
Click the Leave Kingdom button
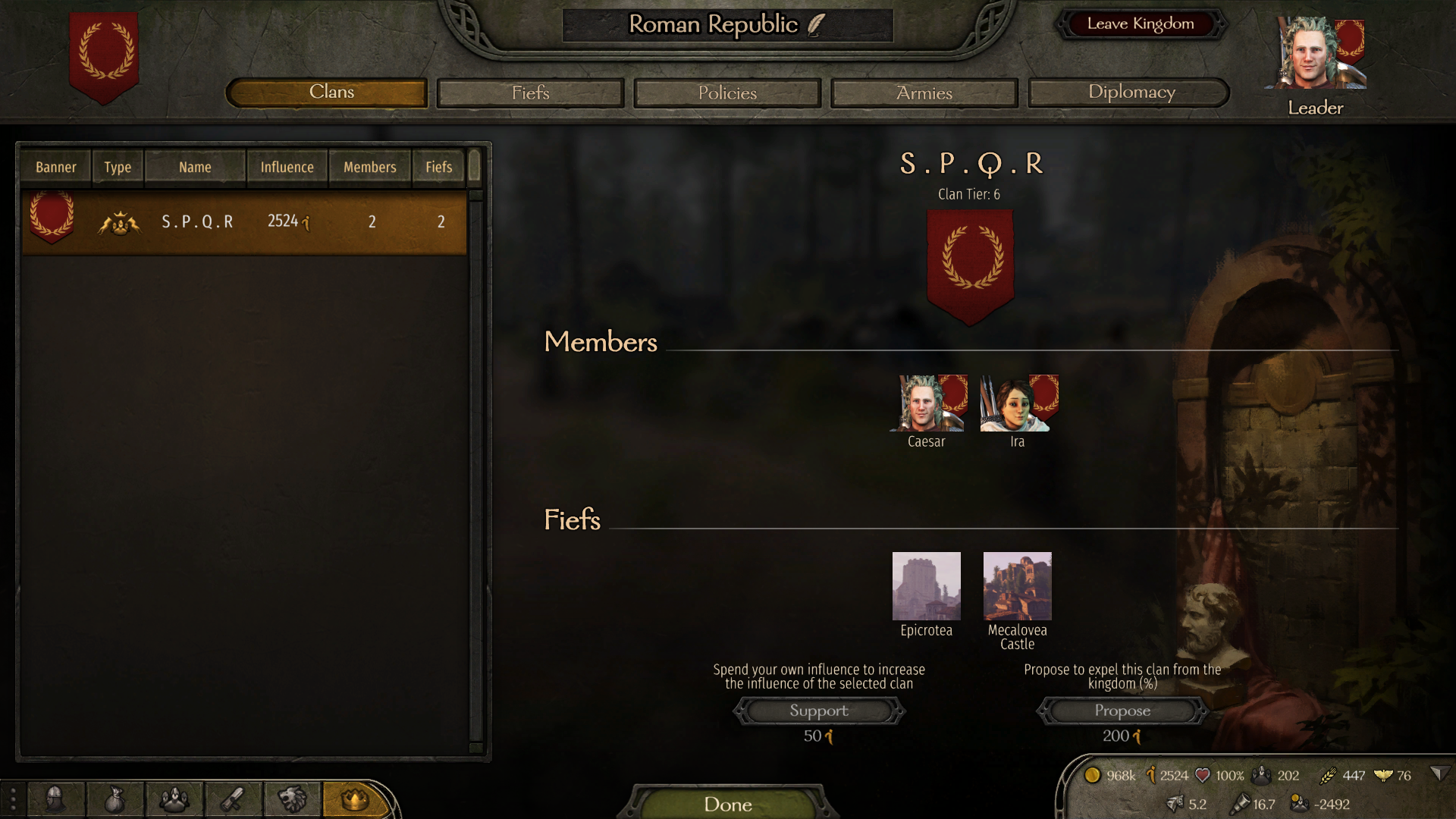pos(1140,24)
